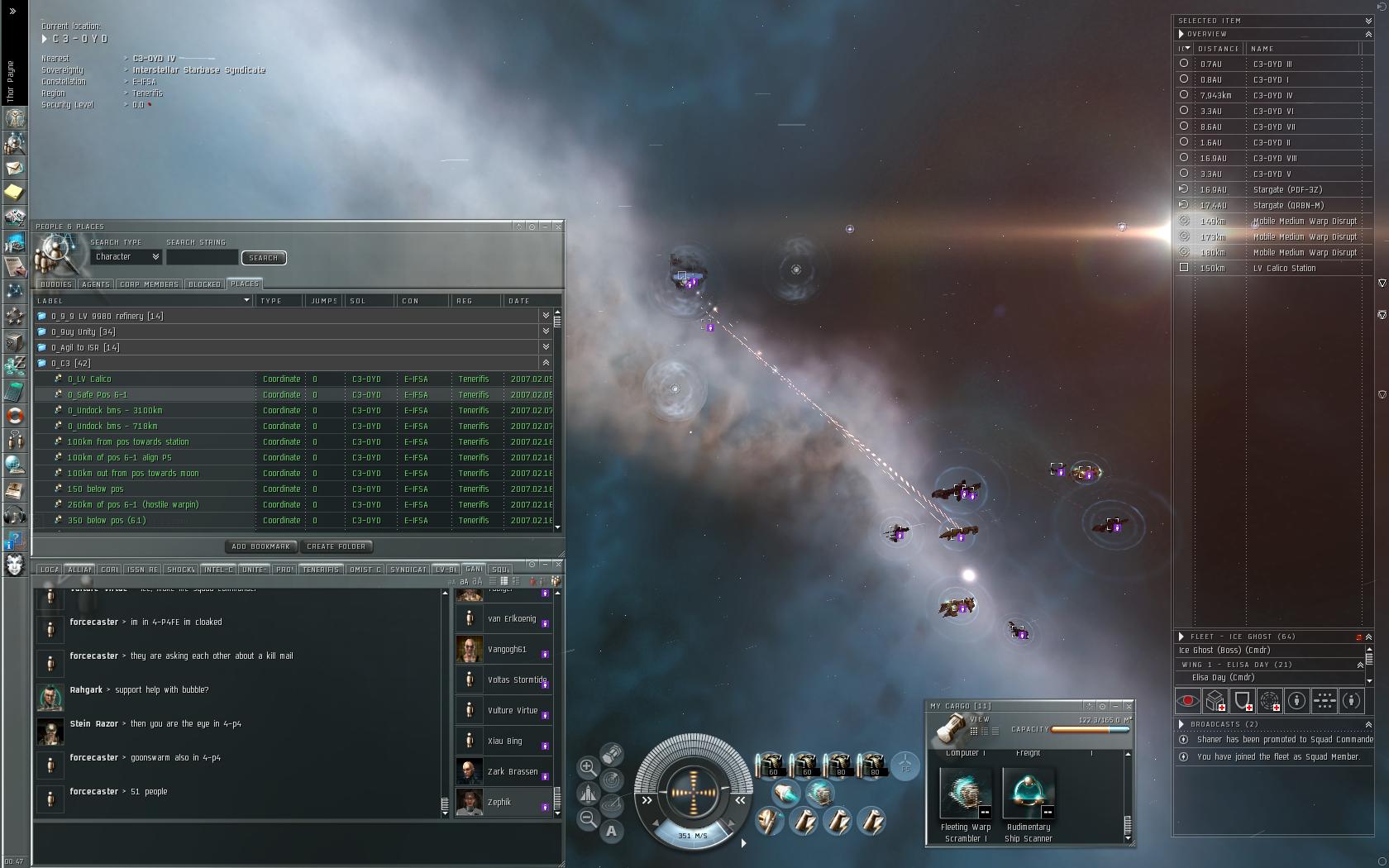Click the Search button in People & Places
1389x868 pixels.
coord(264,258)
